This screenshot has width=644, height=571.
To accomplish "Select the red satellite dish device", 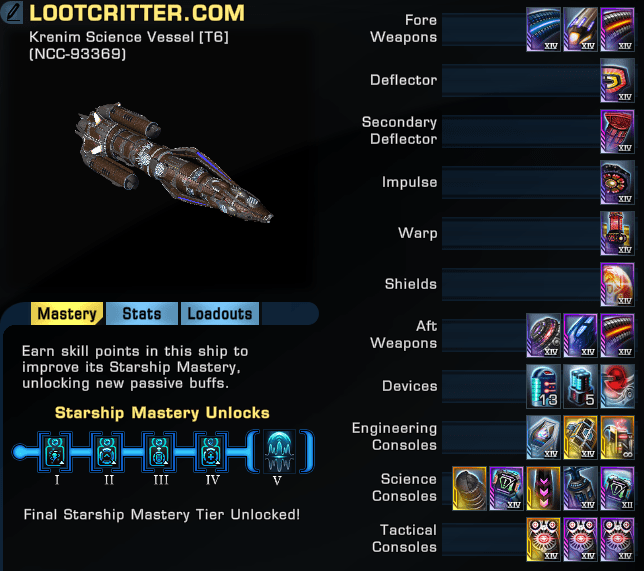I will click(616, 386).
